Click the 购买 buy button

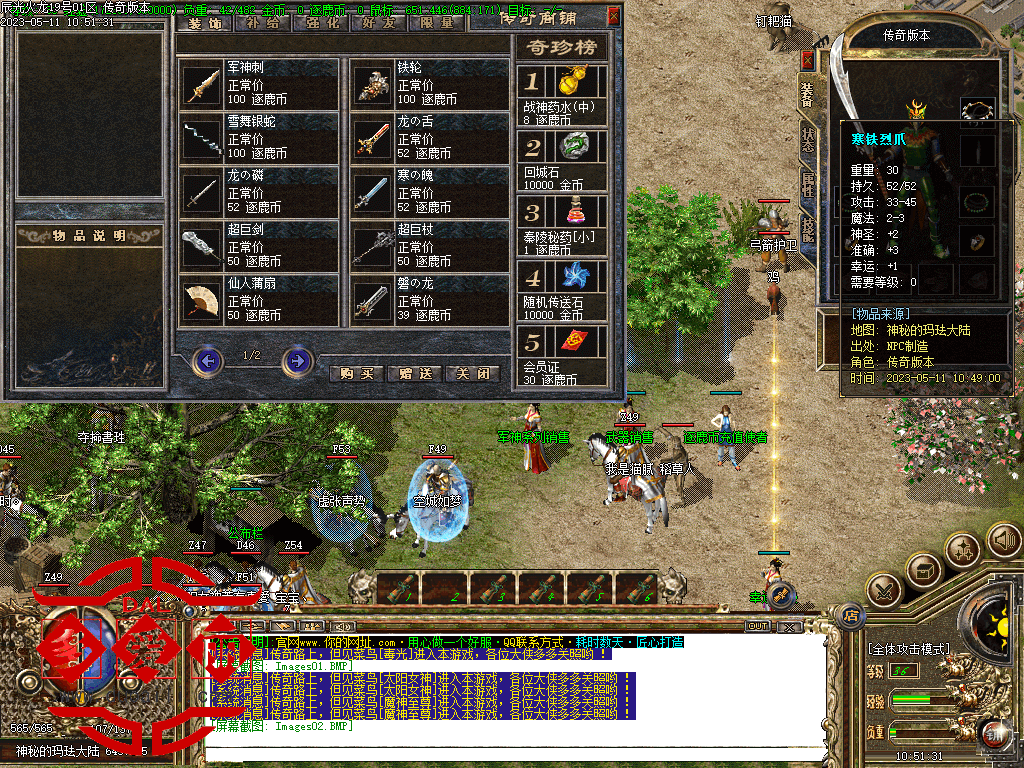coord(356,373)
